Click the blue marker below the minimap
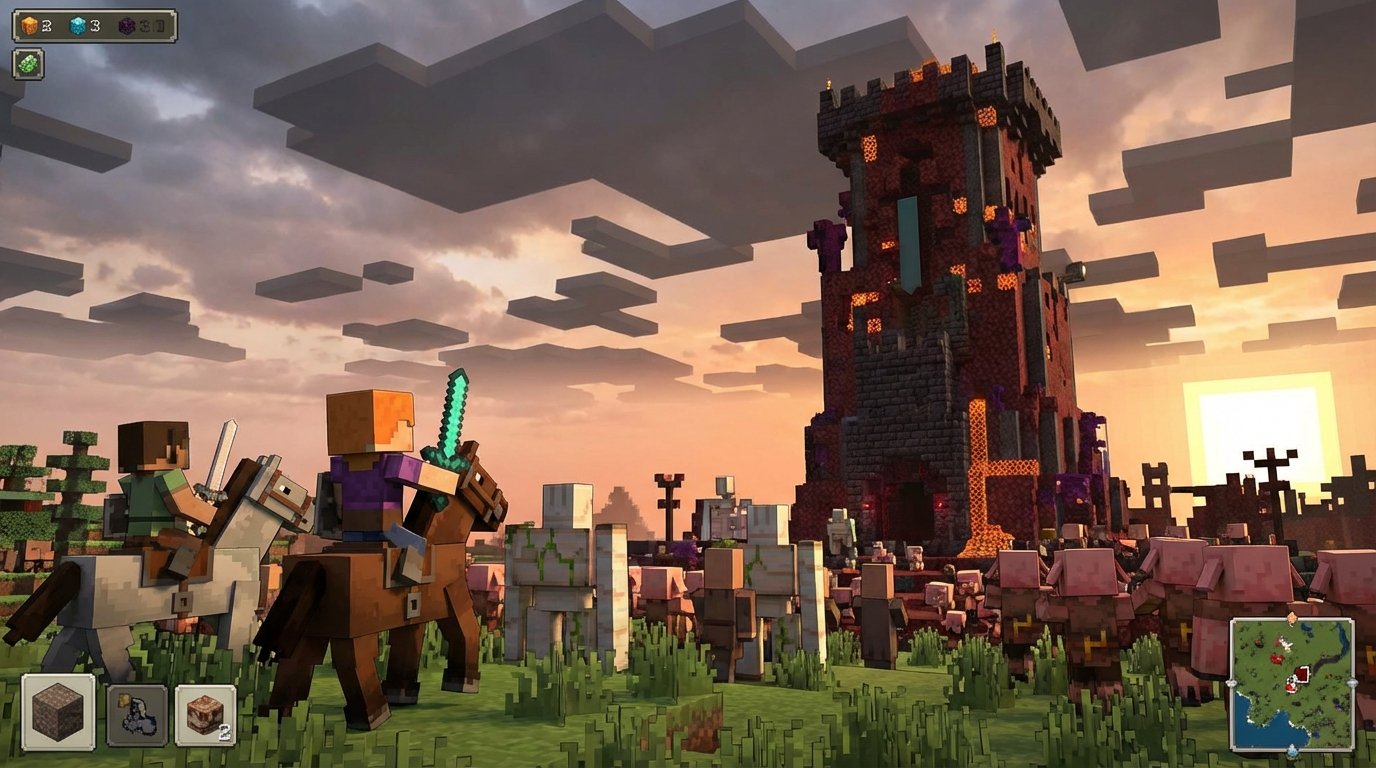Image resolution: width=1376 pixels, height=768 pixels. (1292, 751)
